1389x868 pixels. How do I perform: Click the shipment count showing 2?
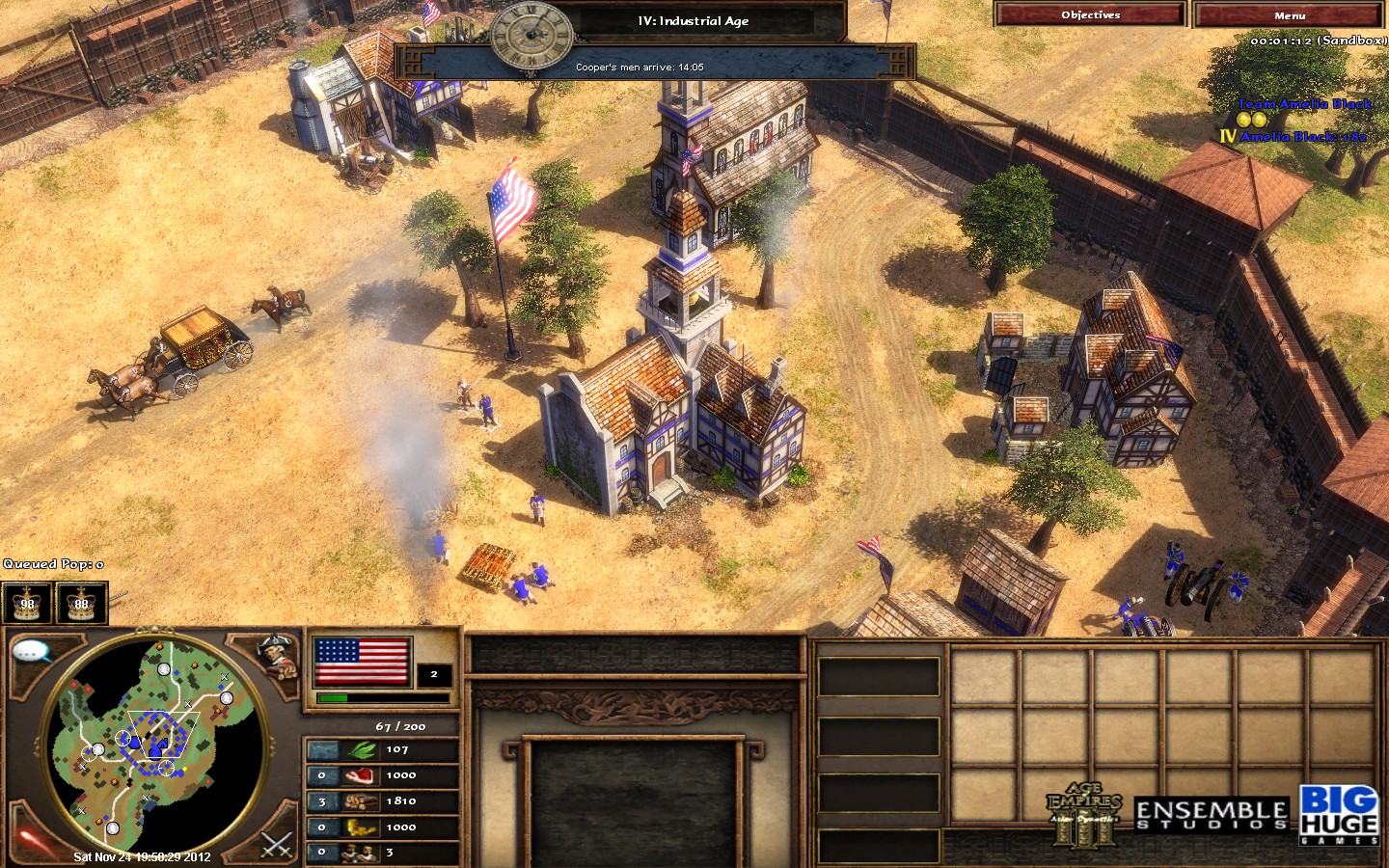point(434,675)
